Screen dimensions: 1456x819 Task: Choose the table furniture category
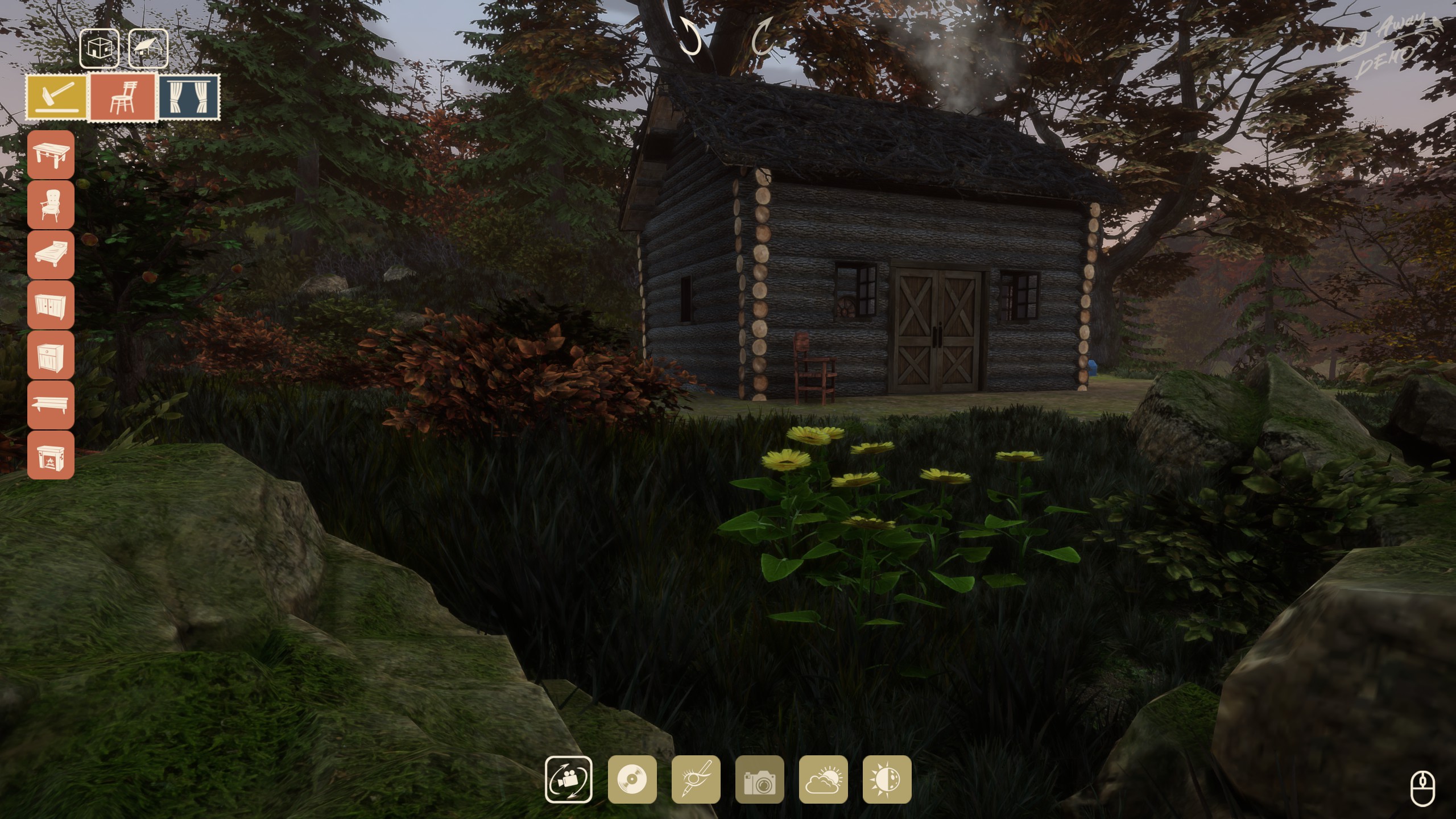click(51, 154)
